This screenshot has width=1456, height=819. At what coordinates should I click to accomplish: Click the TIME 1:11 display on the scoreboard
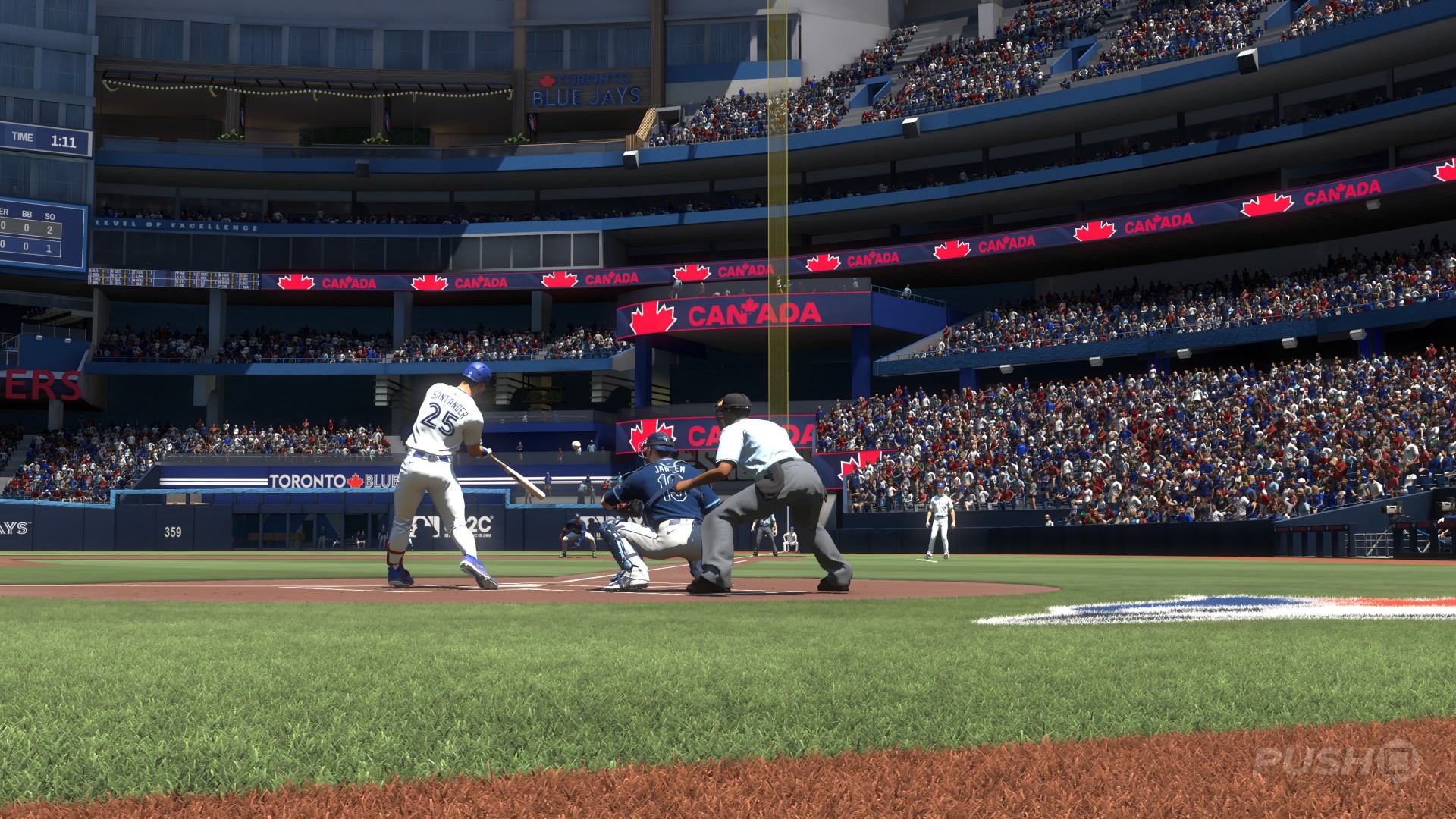(42, 139)
